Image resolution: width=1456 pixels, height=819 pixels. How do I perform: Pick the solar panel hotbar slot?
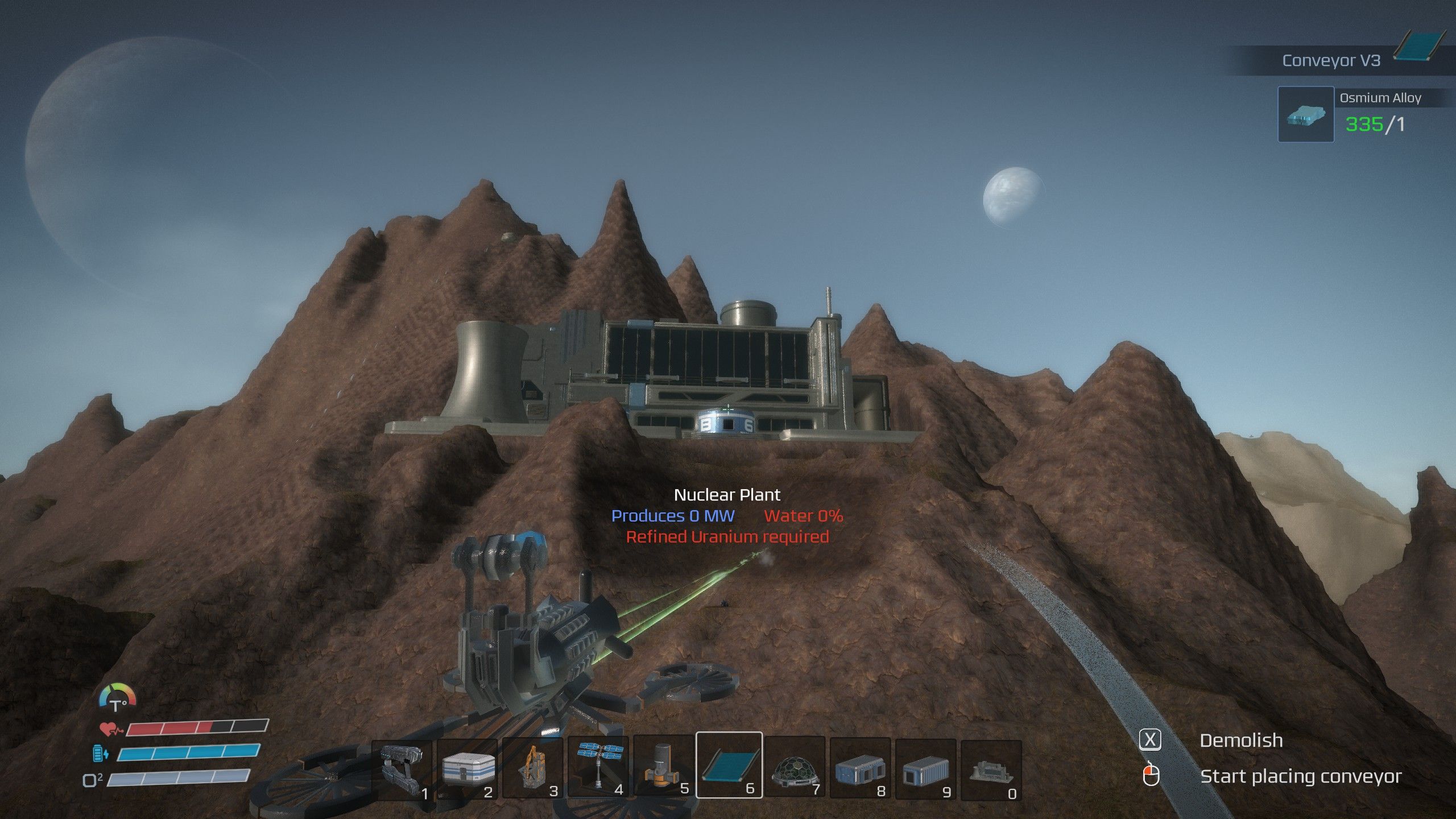[599, 766]
